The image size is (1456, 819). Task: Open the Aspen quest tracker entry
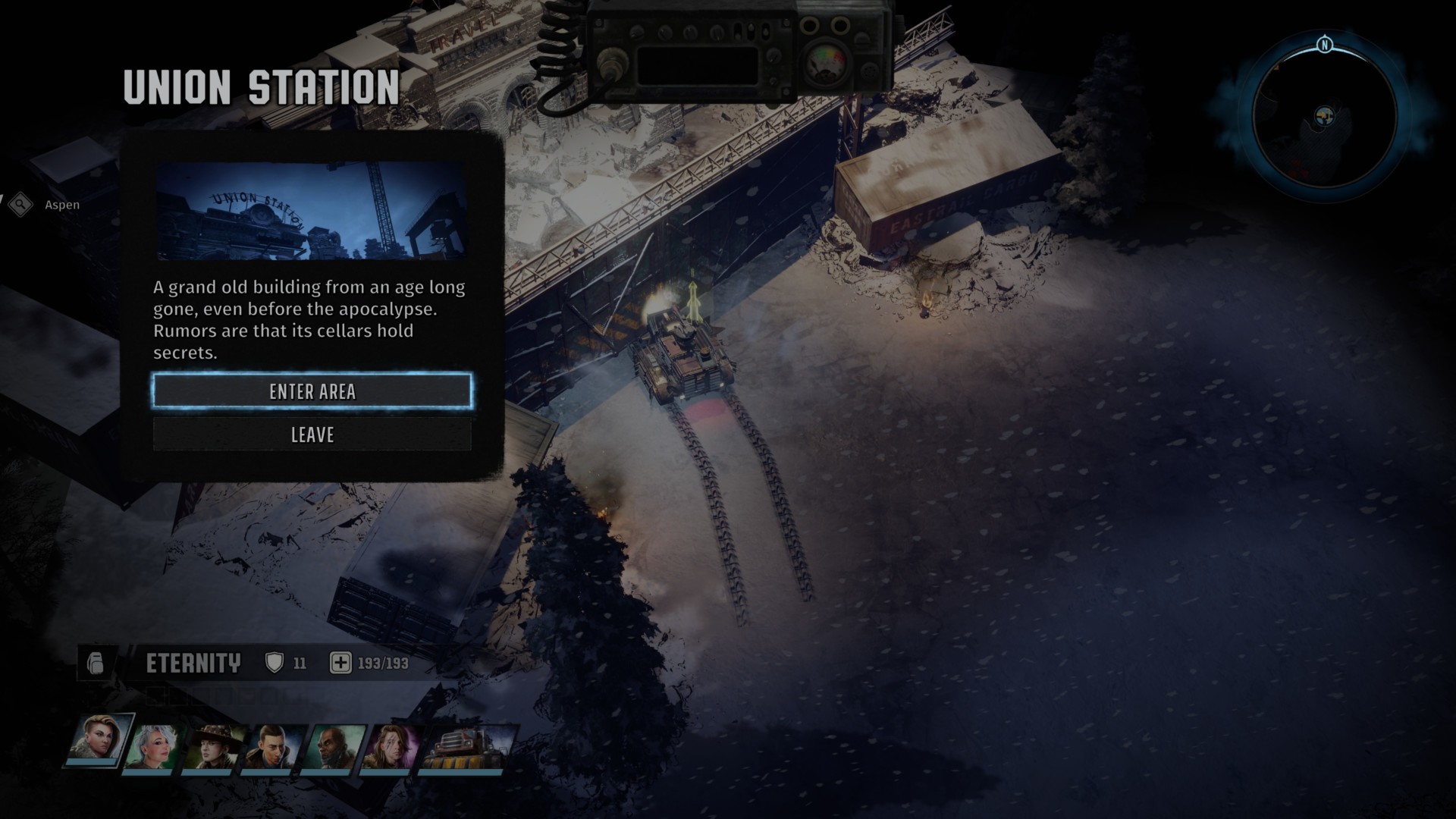point(61,205)
